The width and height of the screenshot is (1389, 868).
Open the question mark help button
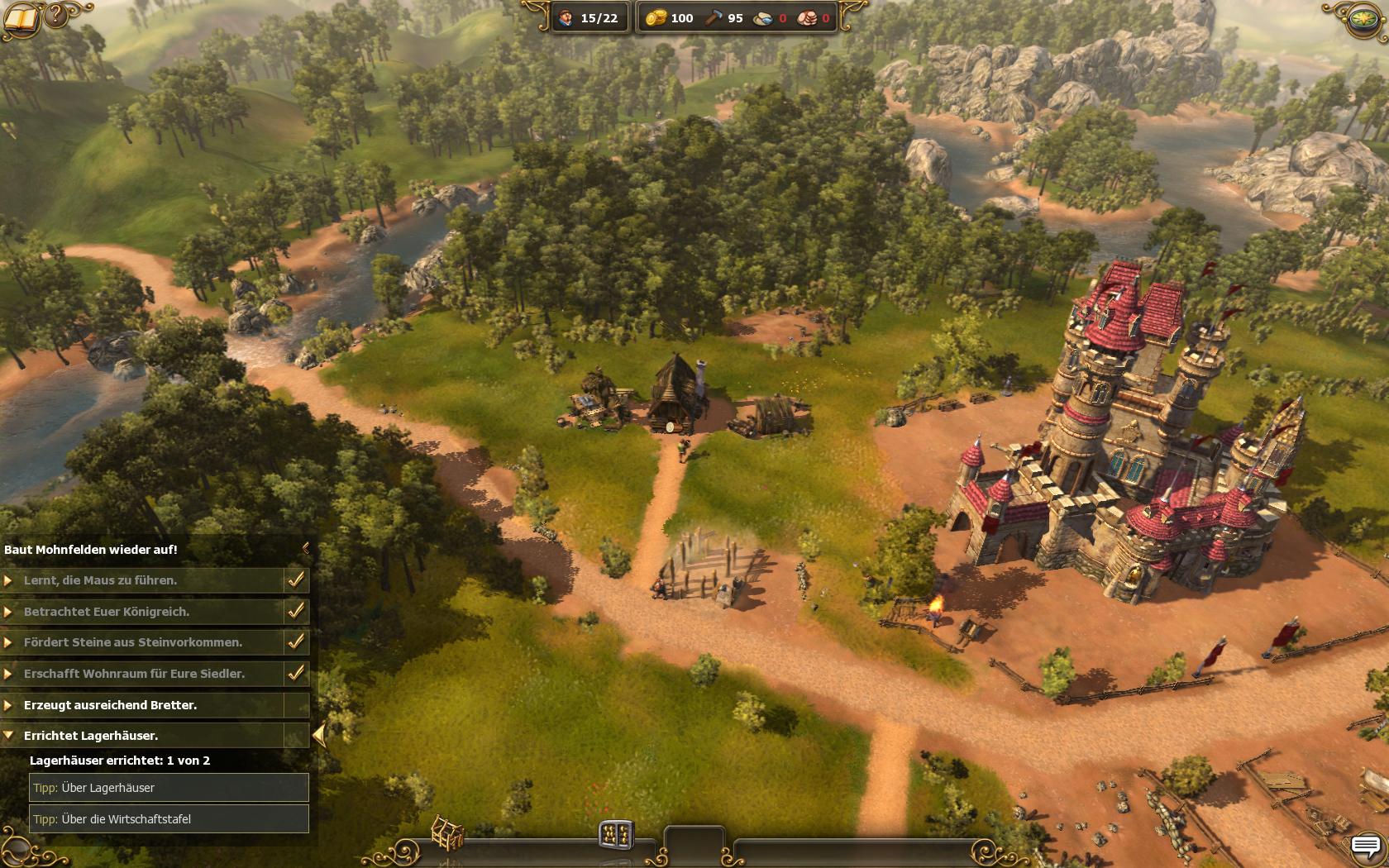pos(56,15)
